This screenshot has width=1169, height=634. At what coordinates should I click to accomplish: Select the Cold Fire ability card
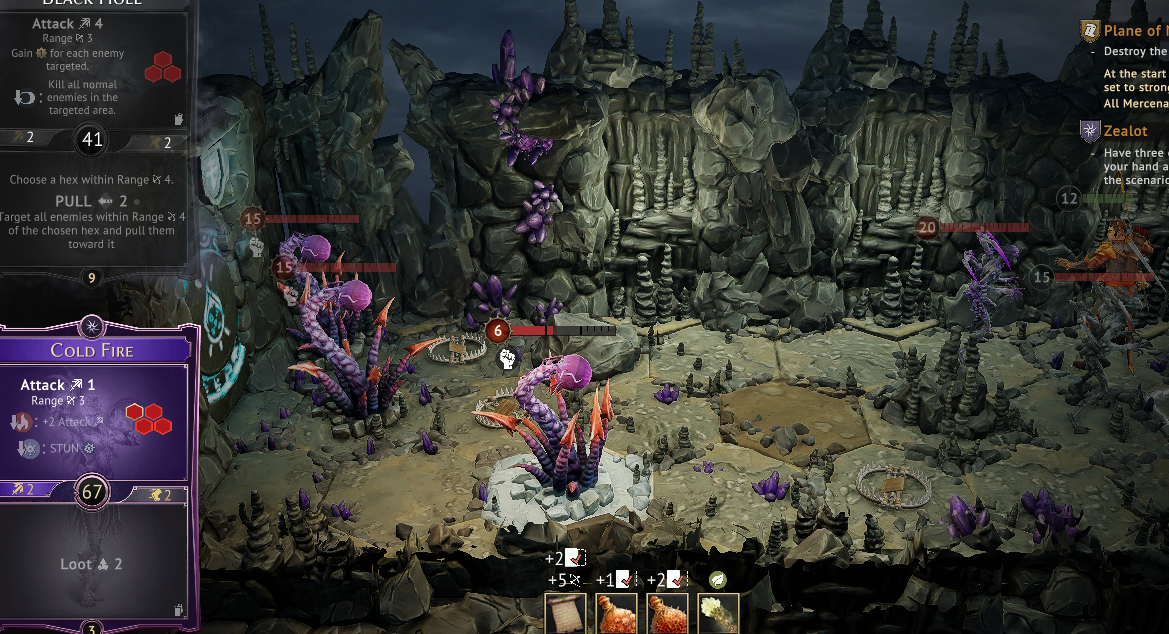click(92, 351)
